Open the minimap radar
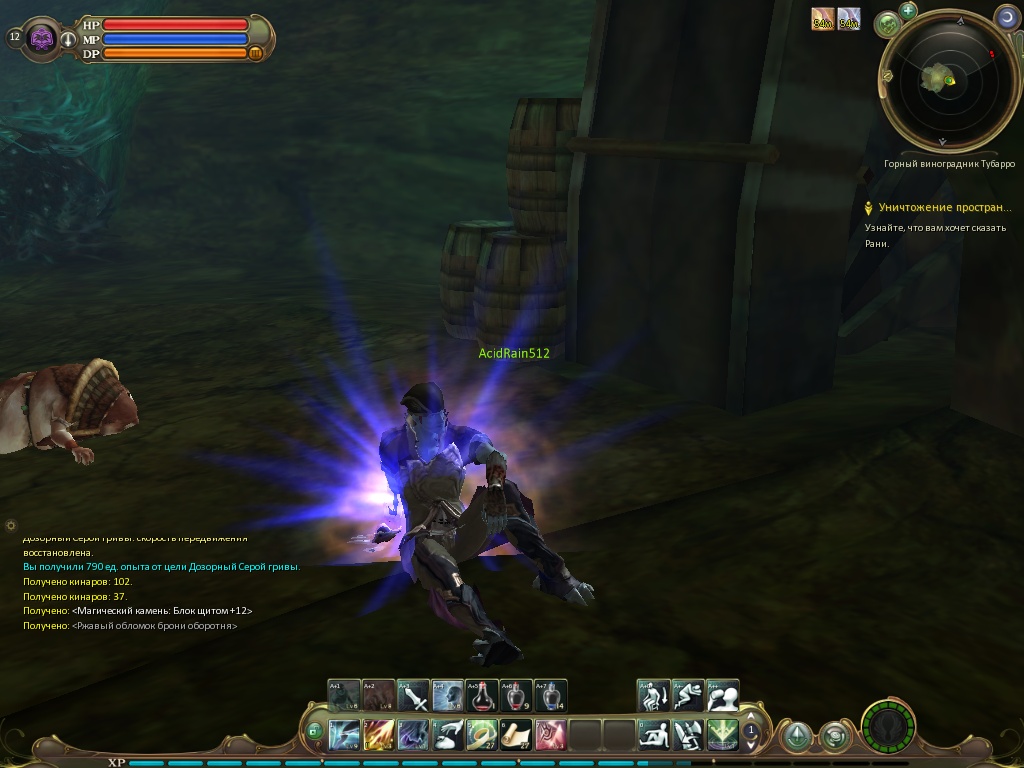This screenshot has width=1024, height=768. click(939, 77)
